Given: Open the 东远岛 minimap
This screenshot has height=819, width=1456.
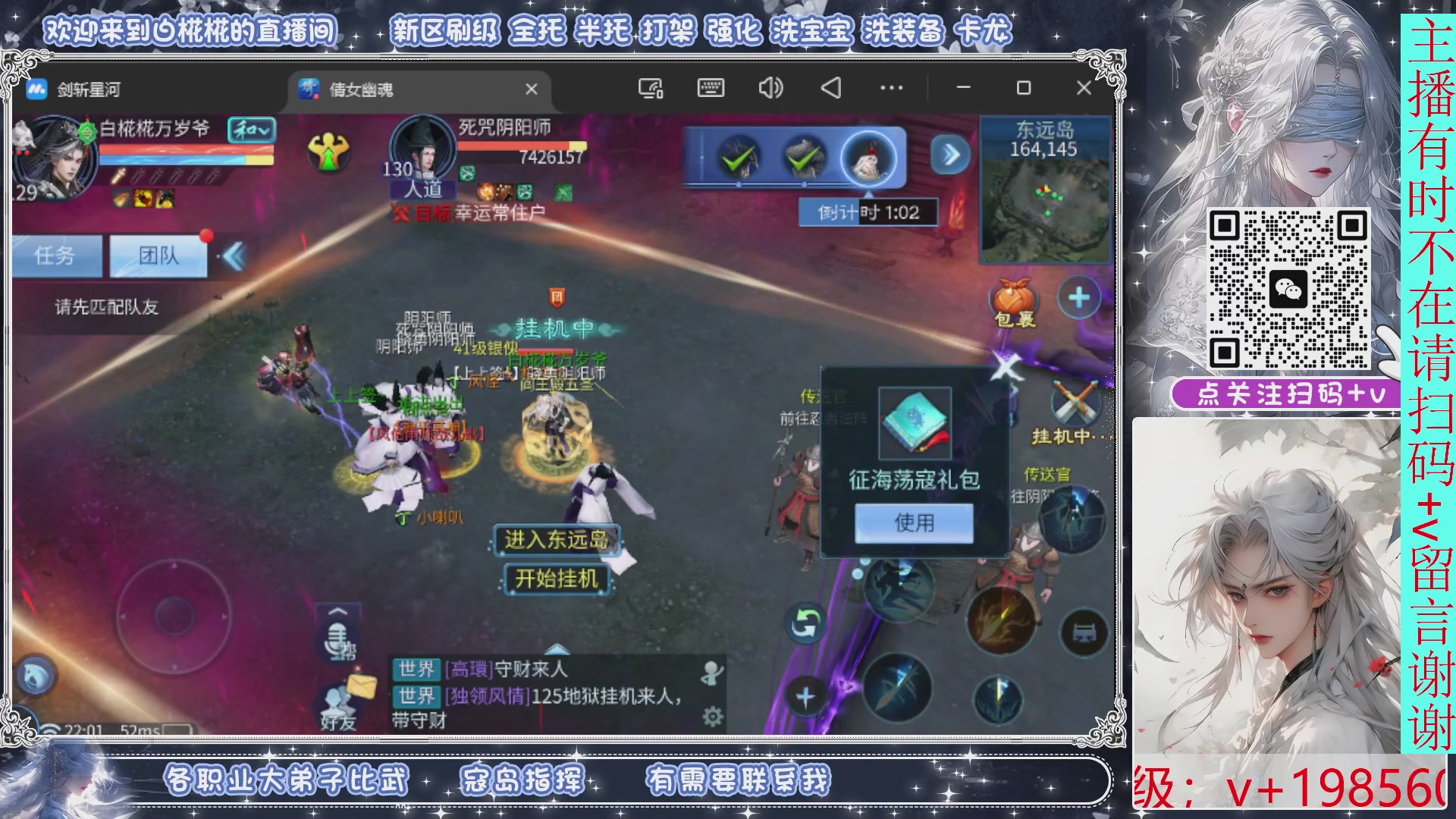Looking at the screenshot, I should point(1046,190).
